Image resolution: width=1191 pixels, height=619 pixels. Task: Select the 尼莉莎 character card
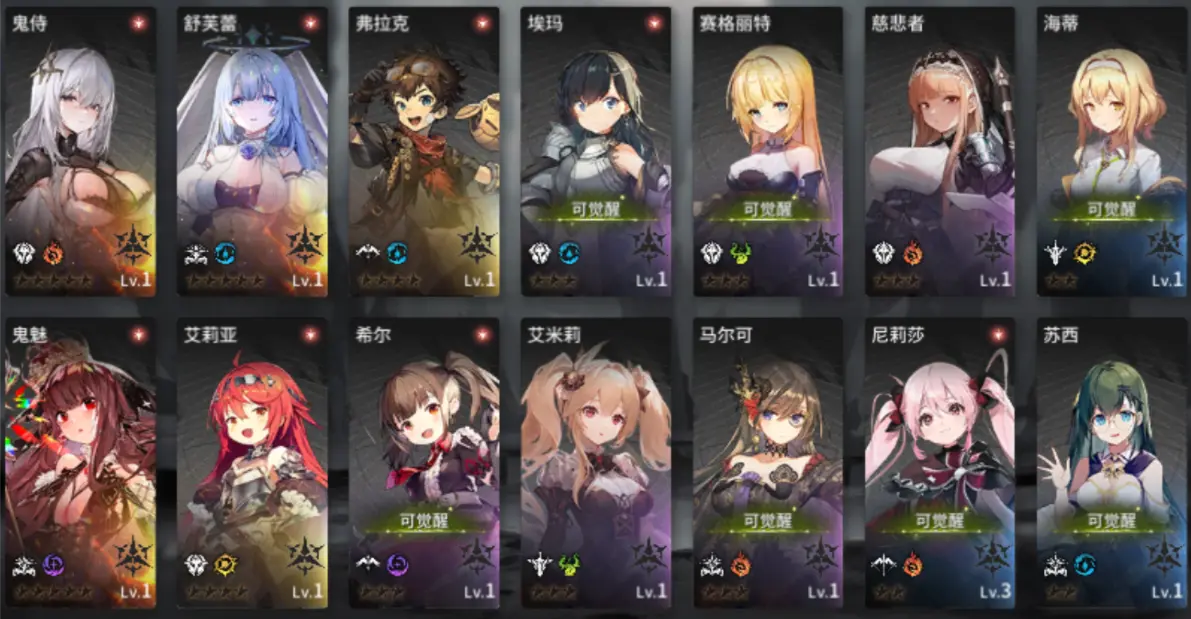[940, 462]
